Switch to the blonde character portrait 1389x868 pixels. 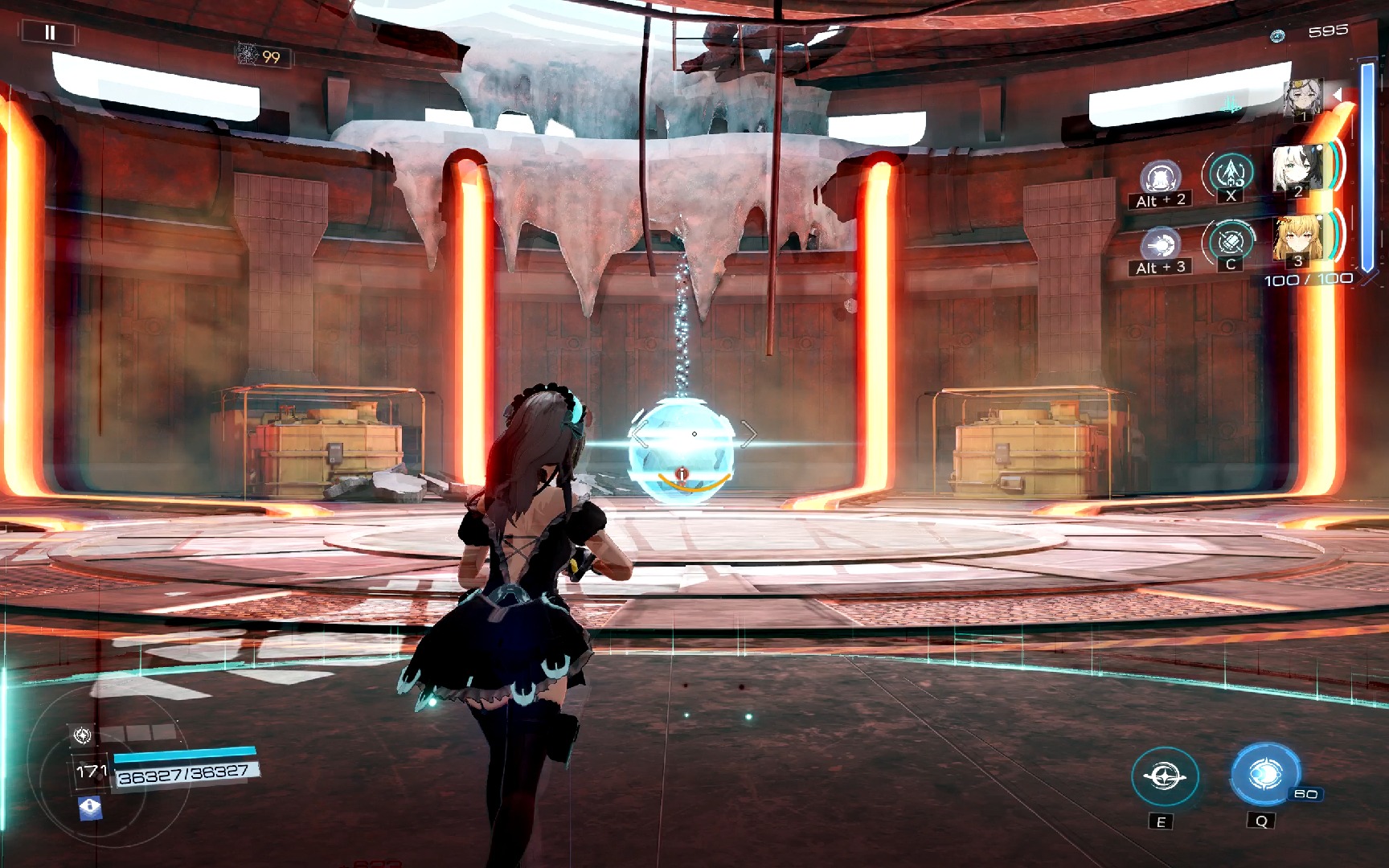[1297, 239]
